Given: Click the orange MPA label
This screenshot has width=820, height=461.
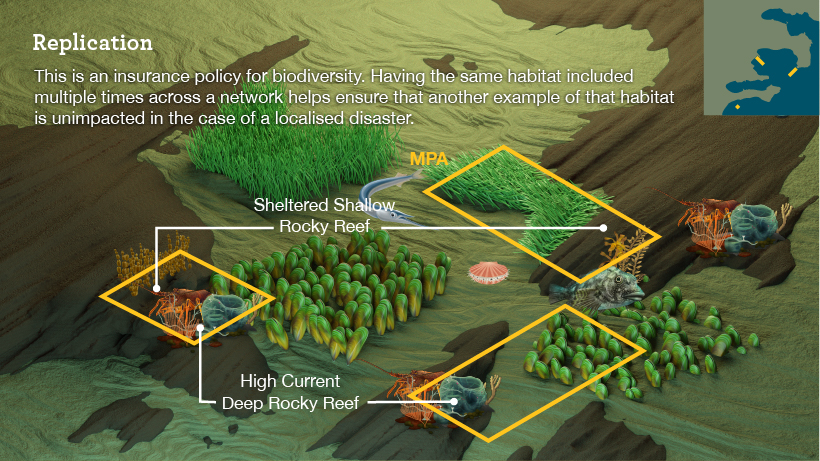Looking at the screenshot, I should click(428, 159).
